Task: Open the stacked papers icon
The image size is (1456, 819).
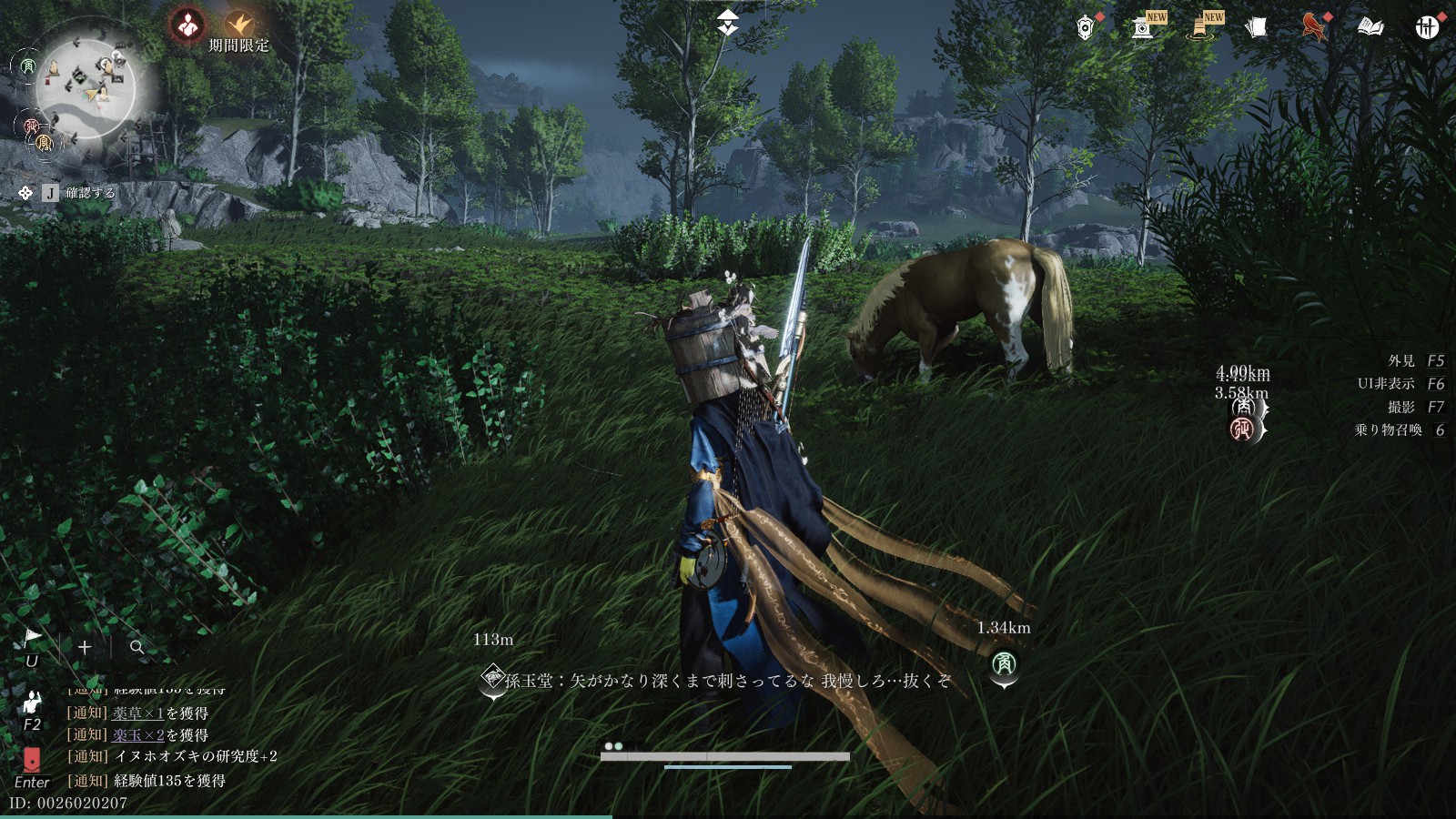Action: 1257,27
